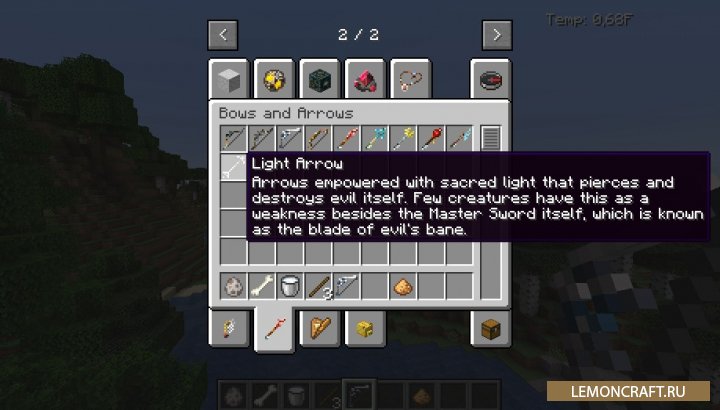Choose the bucket hotbar slot
This screenshot has width=720, height=410.
click(289, 286)
